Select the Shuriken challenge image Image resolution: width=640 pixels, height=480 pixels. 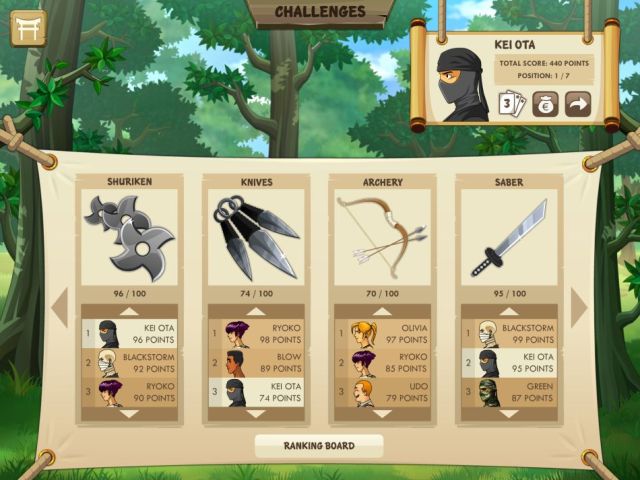(x=130, y=236)
